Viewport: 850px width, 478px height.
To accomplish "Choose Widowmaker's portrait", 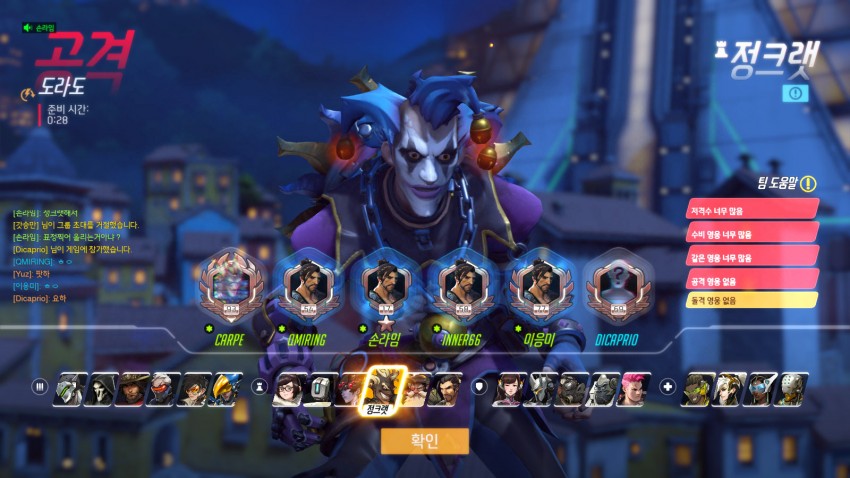I will [x=350, y=388].
